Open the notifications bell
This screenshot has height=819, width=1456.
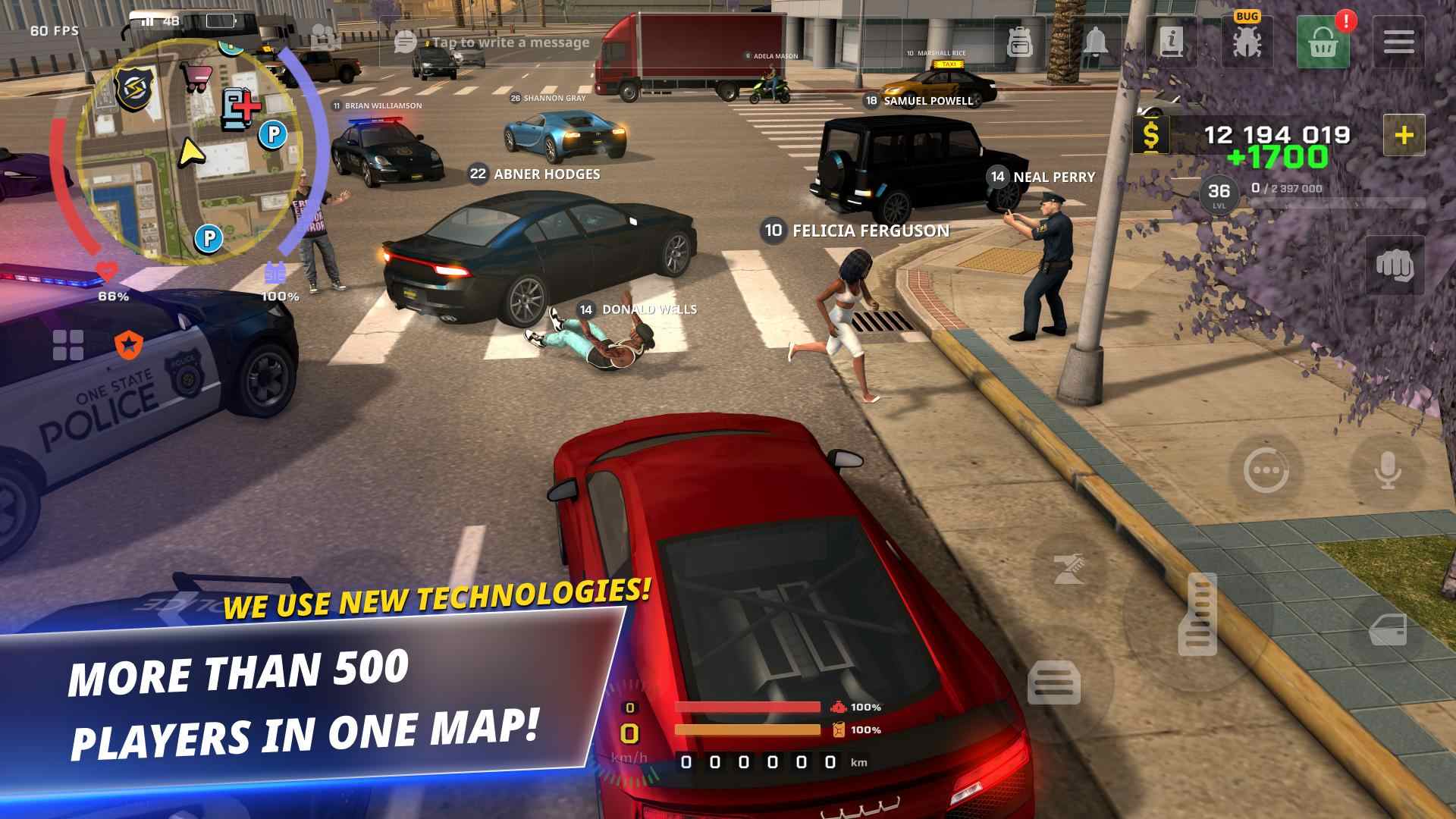(1097, 41)
